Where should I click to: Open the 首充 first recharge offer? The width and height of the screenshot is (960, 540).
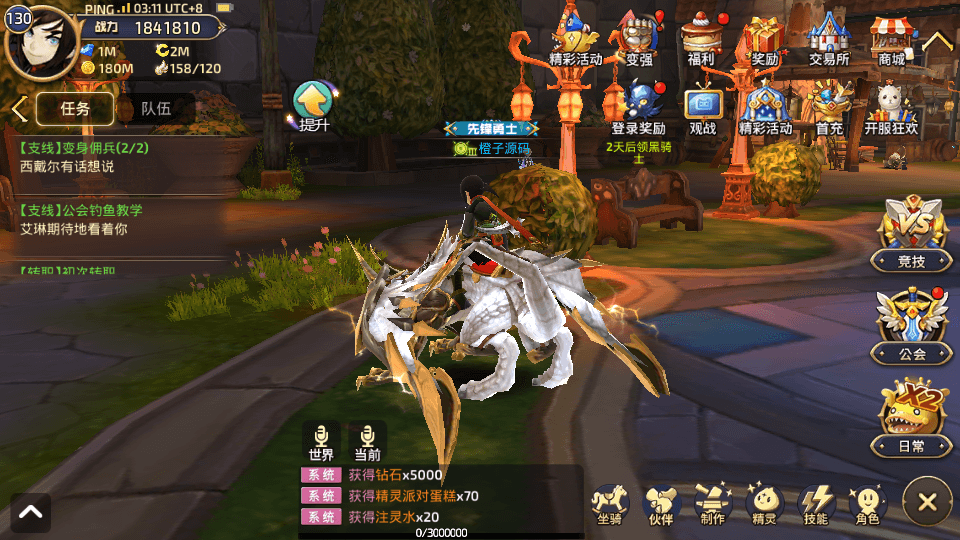pos(829,108)
